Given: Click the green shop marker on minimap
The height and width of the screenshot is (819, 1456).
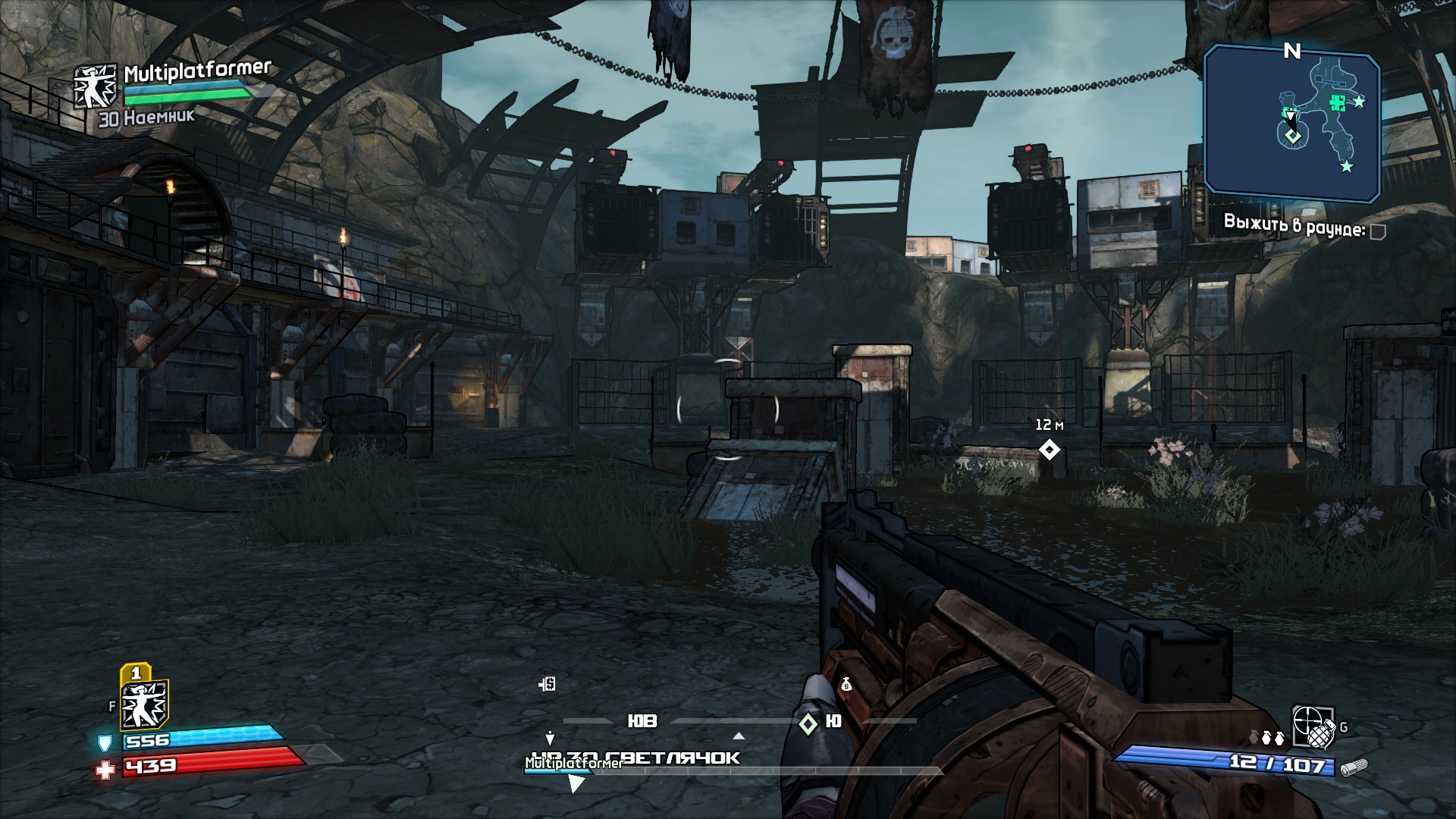Looking at the screenshot, I should [1338, 103].
